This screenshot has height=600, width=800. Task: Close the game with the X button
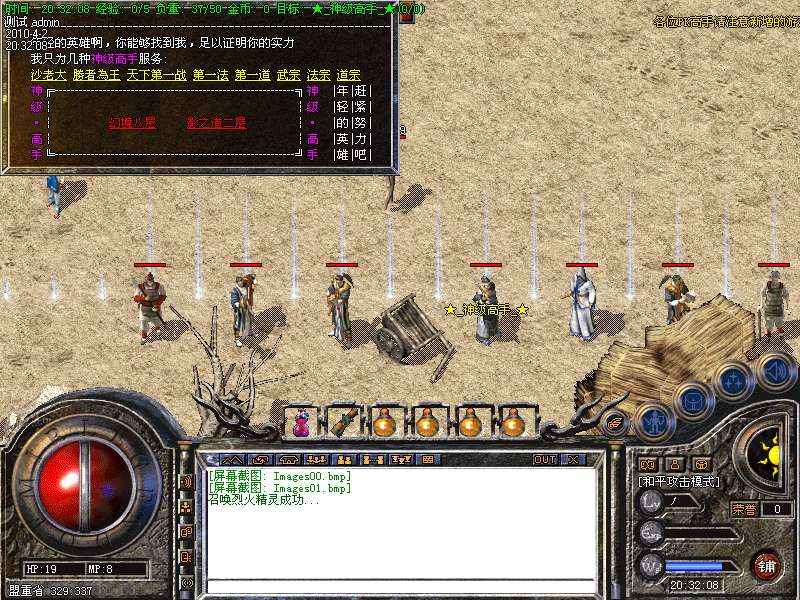[574, 460]
